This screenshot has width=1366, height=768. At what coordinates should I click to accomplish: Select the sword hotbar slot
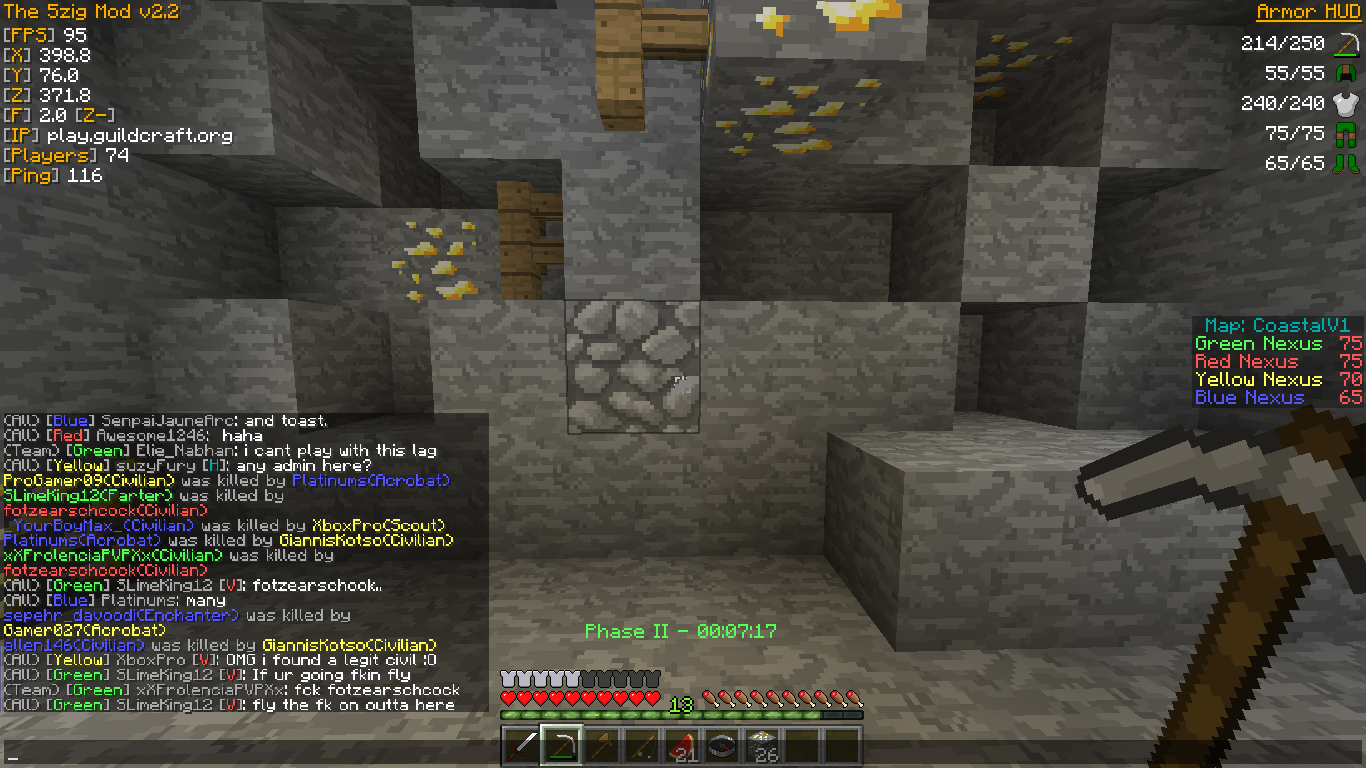[x=521, y=746]
